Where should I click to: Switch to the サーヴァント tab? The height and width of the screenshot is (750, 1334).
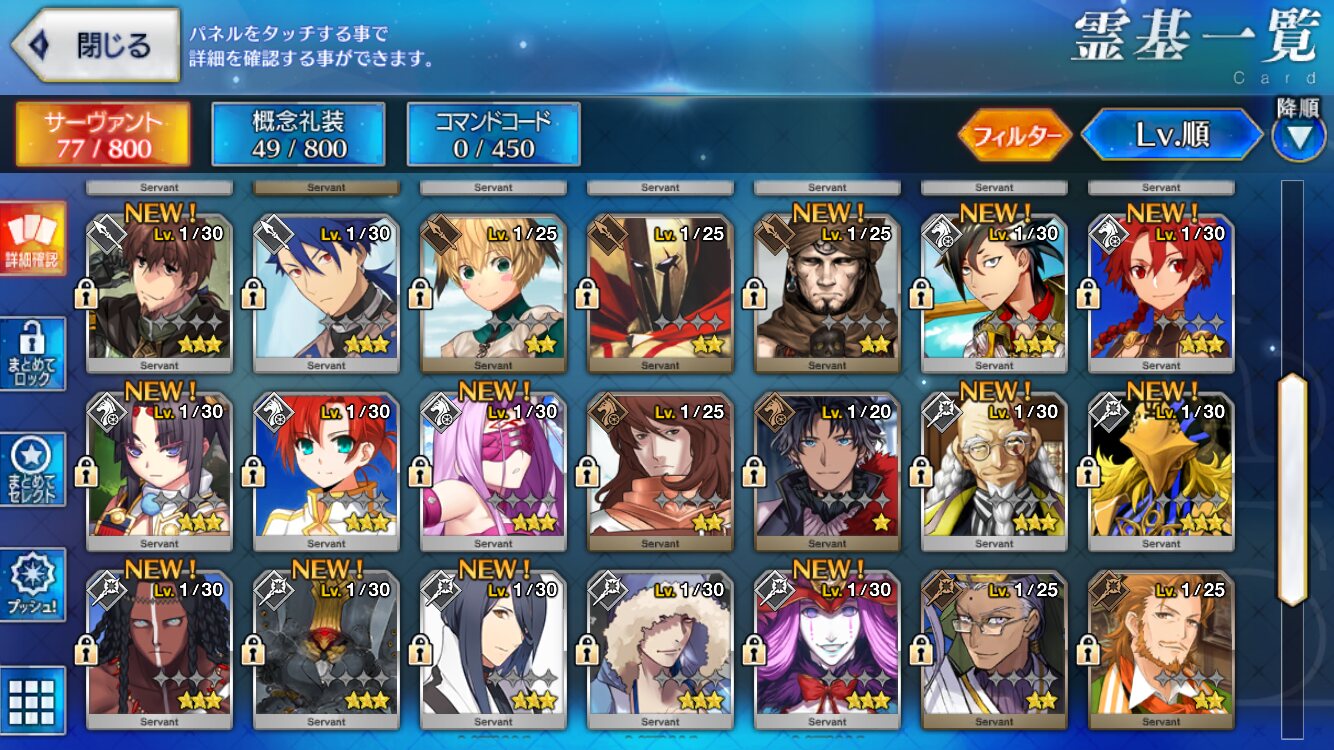pyautogui.click(x=102, y=135)
